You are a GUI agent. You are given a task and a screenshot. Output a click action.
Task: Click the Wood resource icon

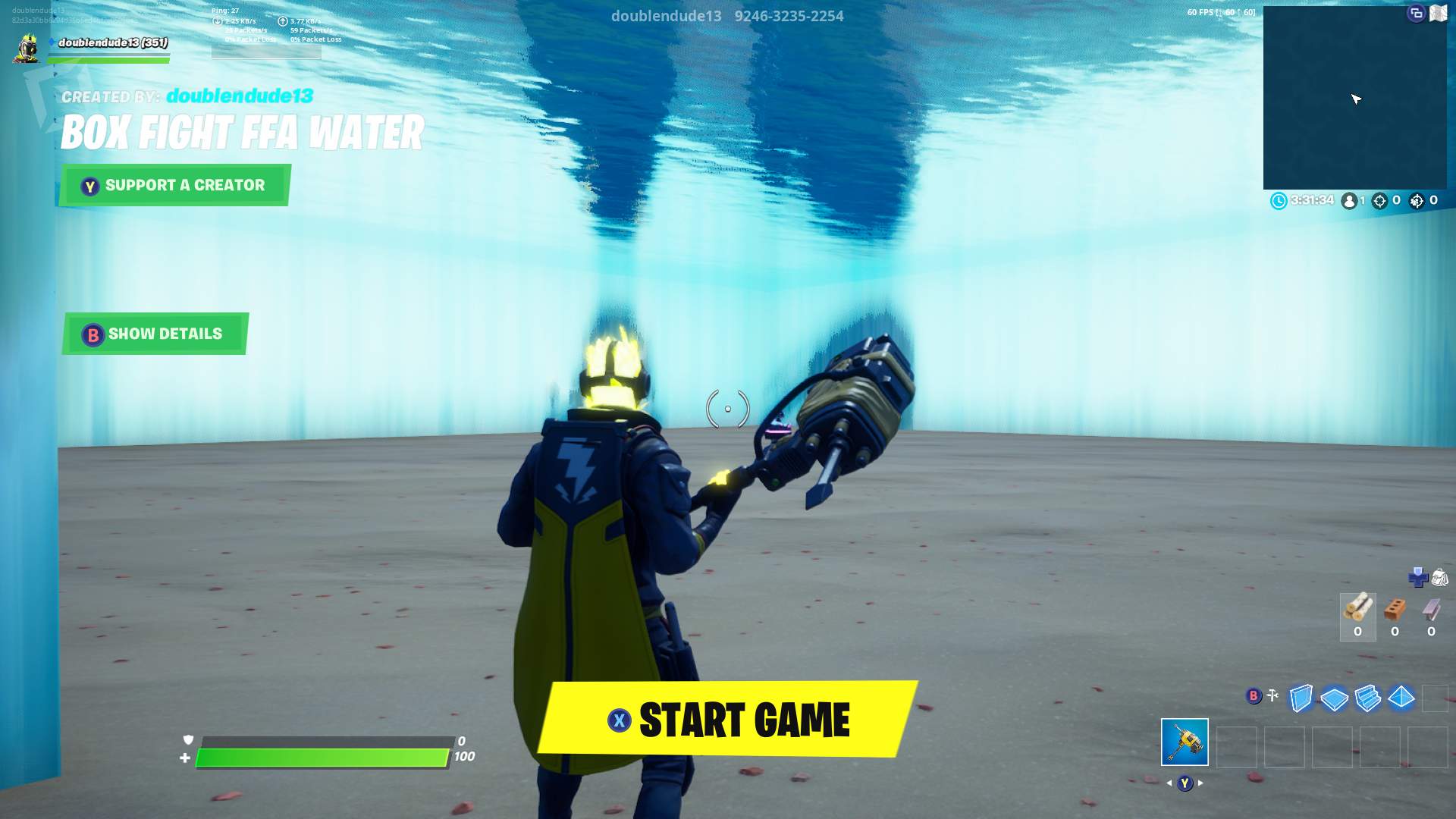click(x=1358, y=608)
